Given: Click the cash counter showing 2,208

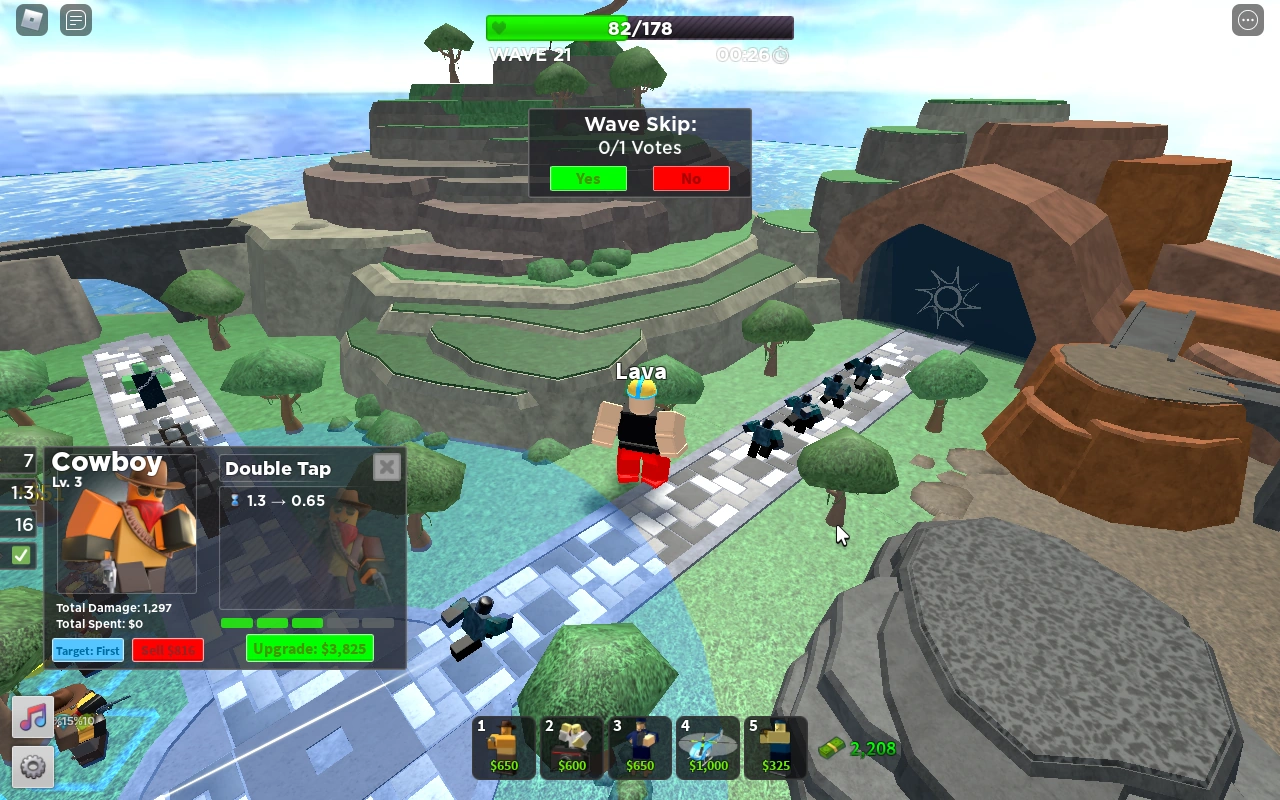Looking at the screenshot, I should coord(855,748).
